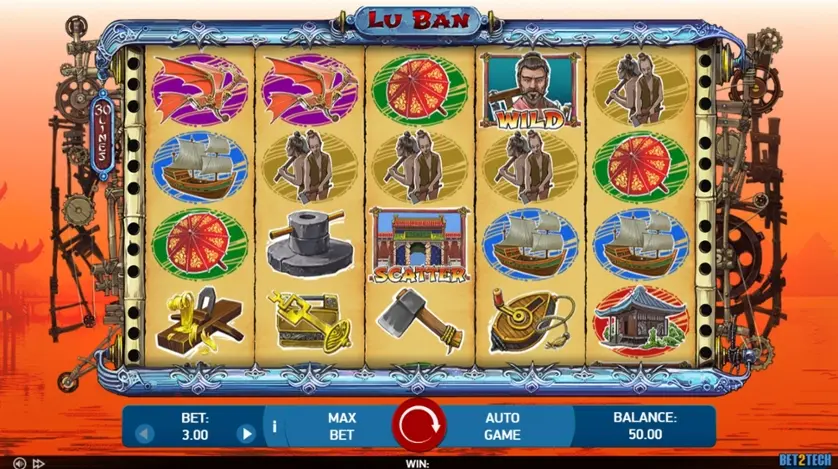This screenshot has width=838, height=469.
Task: Decrease the bet with the left arrow
Action: [x=143, y=435]
